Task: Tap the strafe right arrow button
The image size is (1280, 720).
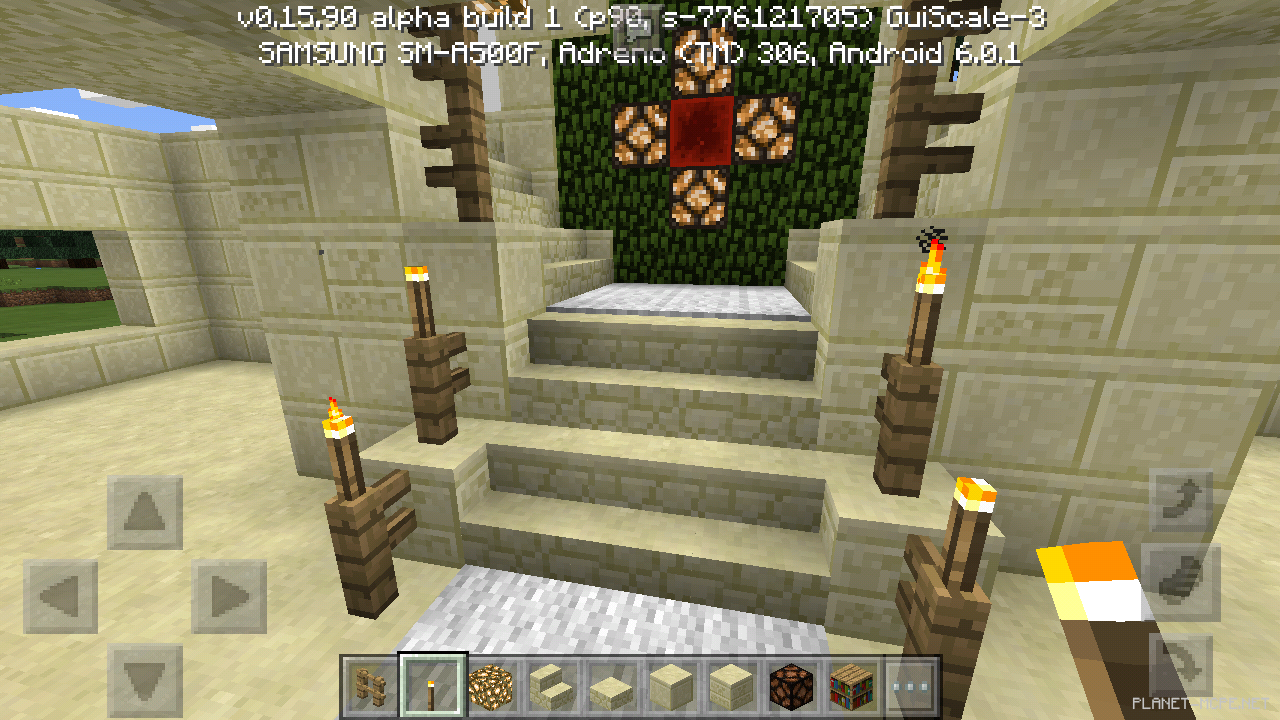Action: pos(229,597)
